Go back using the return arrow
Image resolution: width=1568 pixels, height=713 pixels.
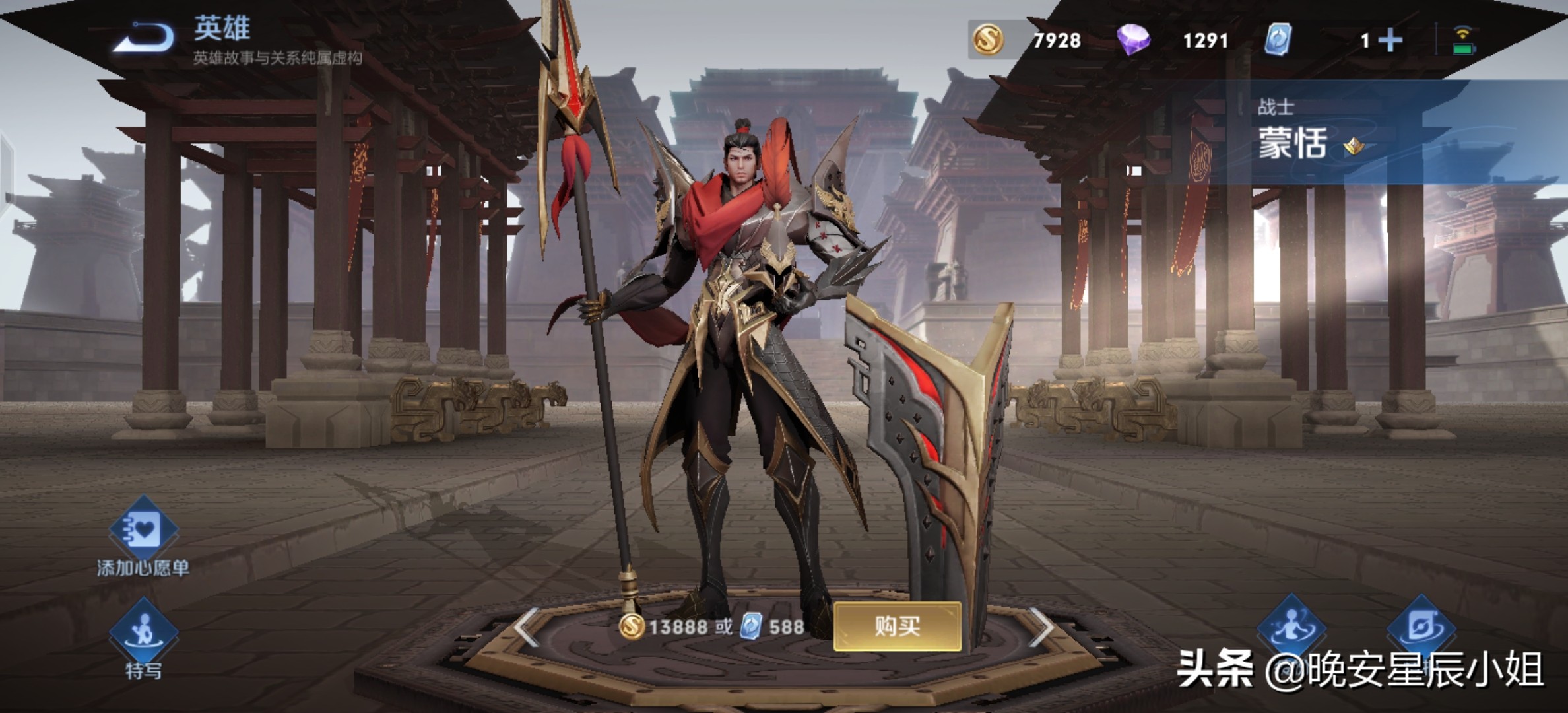(x=144, y=37)
